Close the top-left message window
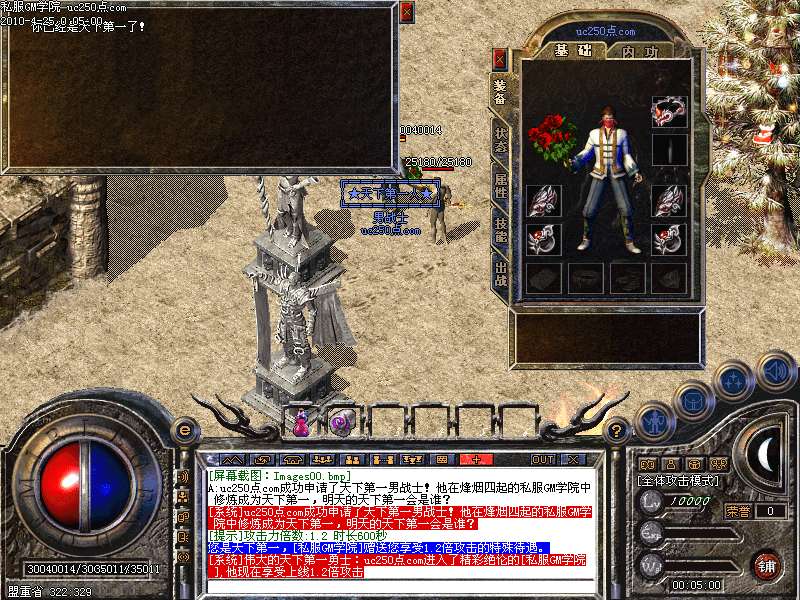The height and width of the screenshot is (600, 800). point(406,12)
